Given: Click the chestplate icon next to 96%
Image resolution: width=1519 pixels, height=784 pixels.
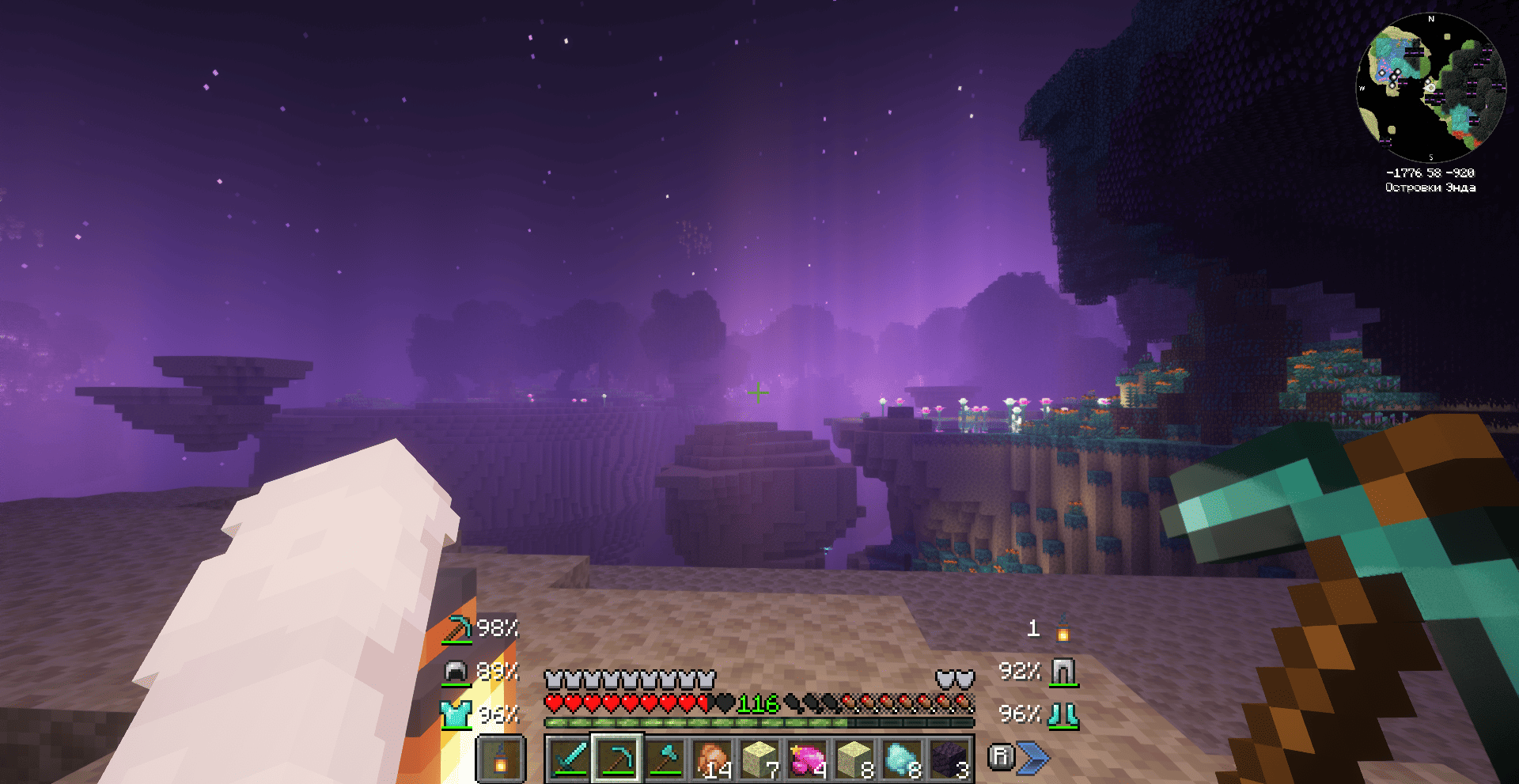Looking at the screenshot, I should [x=455, y=713].
